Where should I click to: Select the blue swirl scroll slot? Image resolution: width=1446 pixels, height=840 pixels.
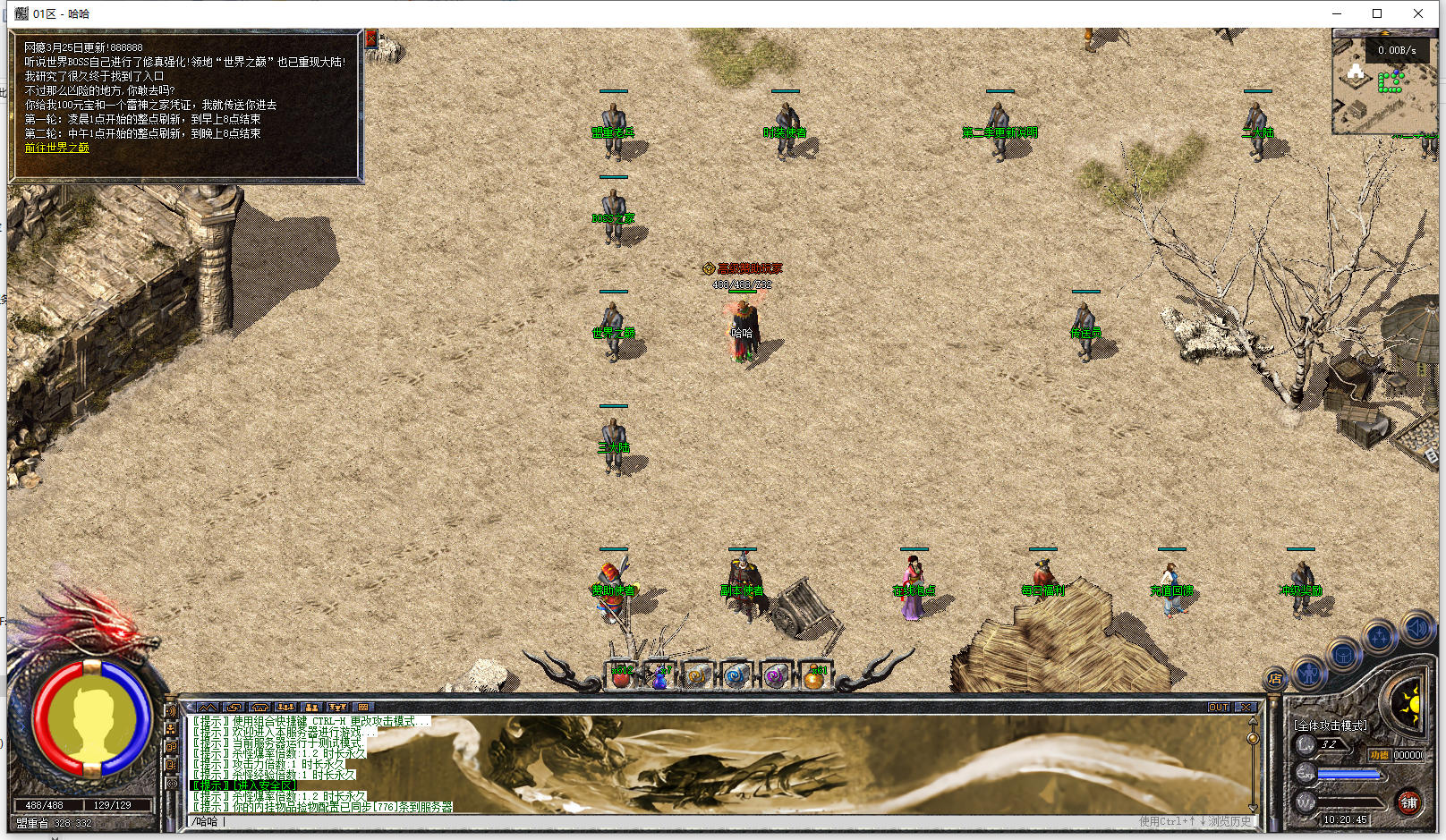tap(737, 675)
